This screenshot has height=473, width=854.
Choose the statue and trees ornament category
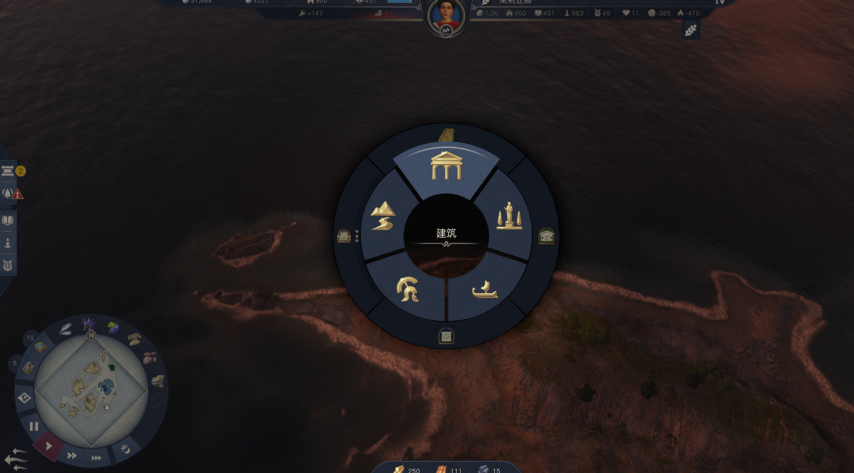[x=509, y=216]
